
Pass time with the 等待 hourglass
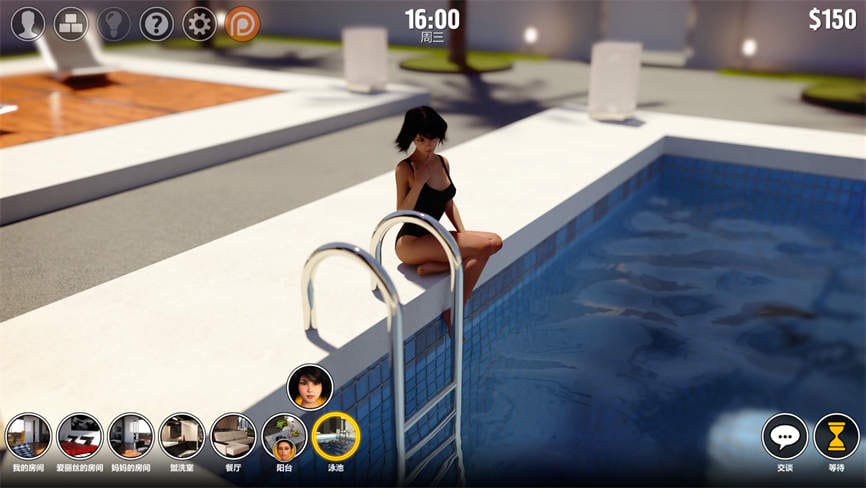[x=836, y=436]
